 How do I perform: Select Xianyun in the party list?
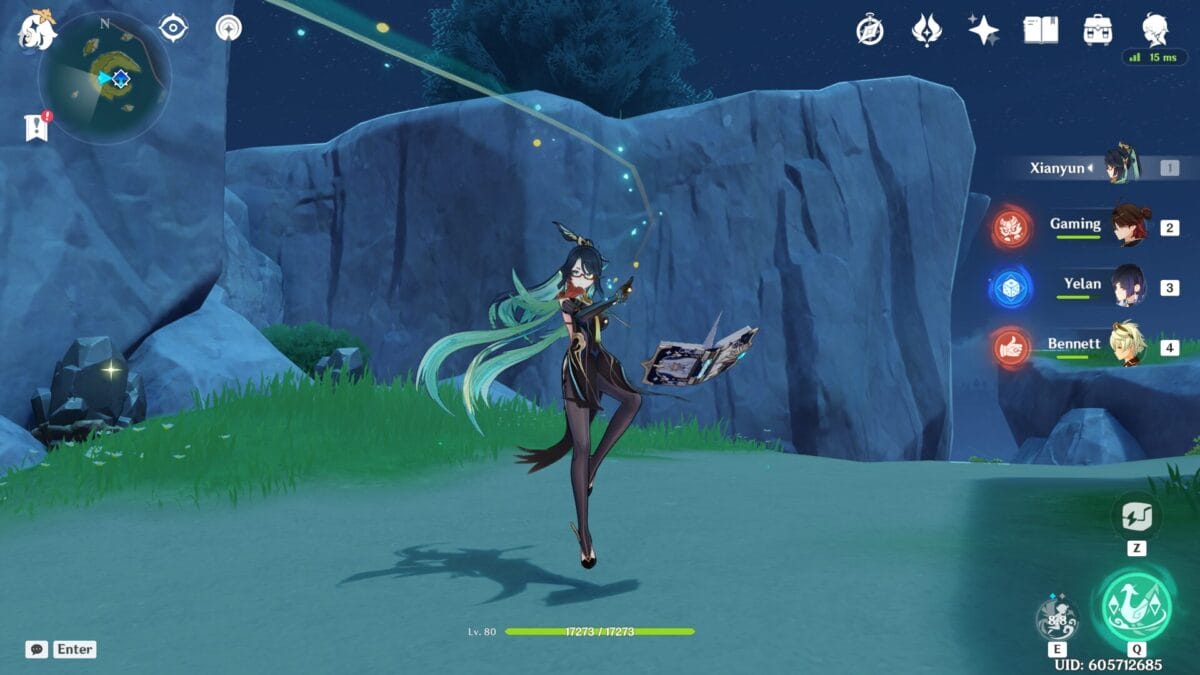click(x=1120, y=167)
